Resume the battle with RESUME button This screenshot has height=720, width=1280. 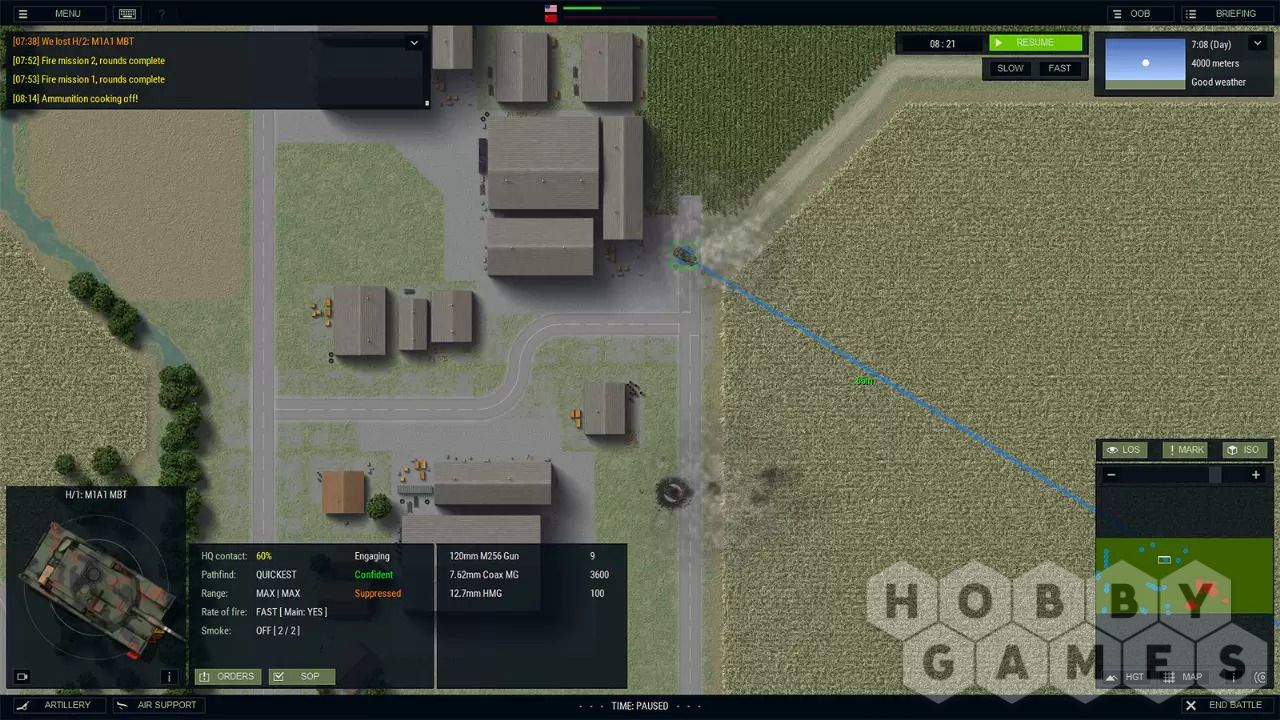pyautogui.click(x=1035, y=43)
